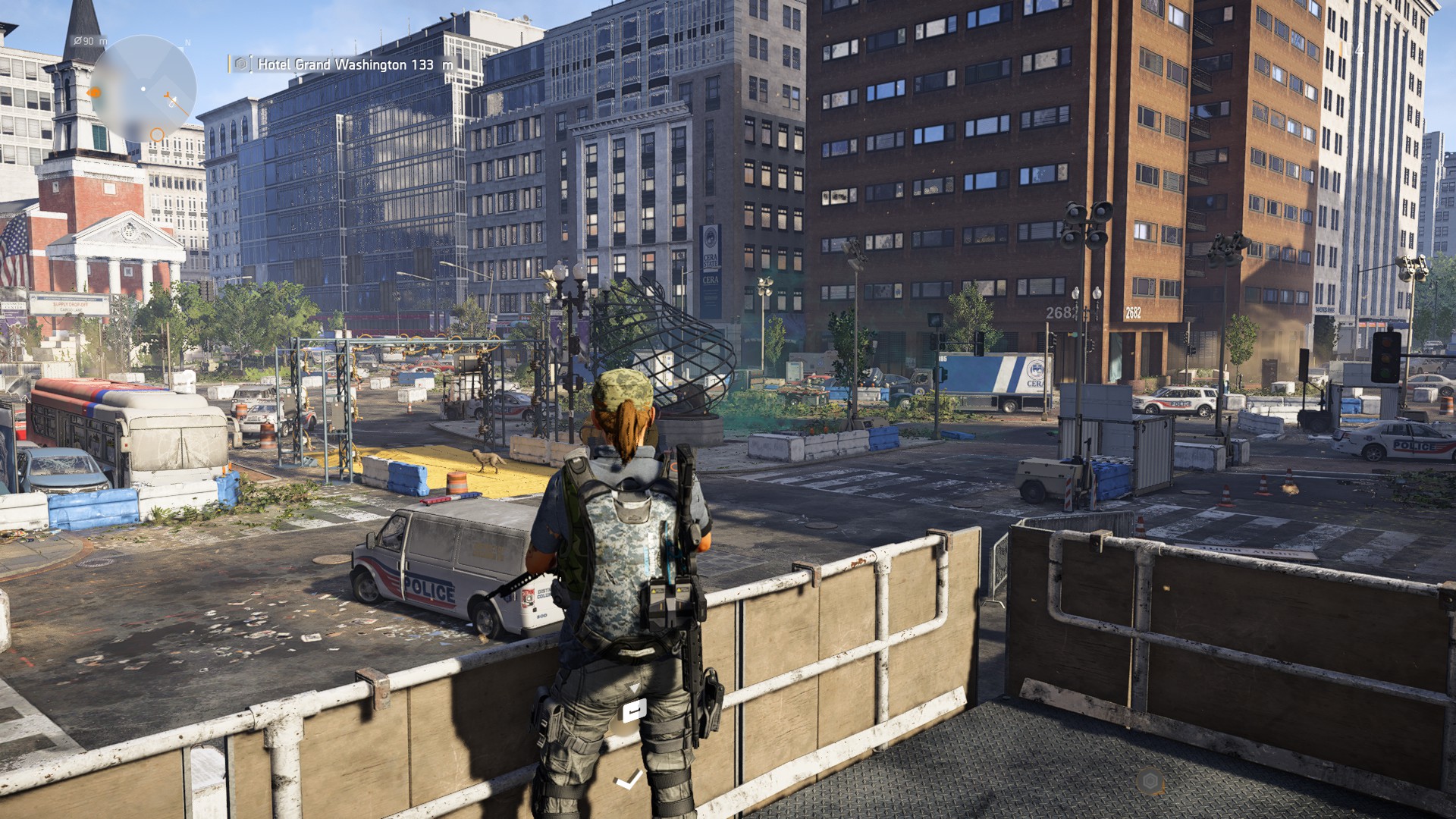1456x819 pixels.
Task: Select the orange supply drop eye icon on minimap
Action: pos(96,92)
